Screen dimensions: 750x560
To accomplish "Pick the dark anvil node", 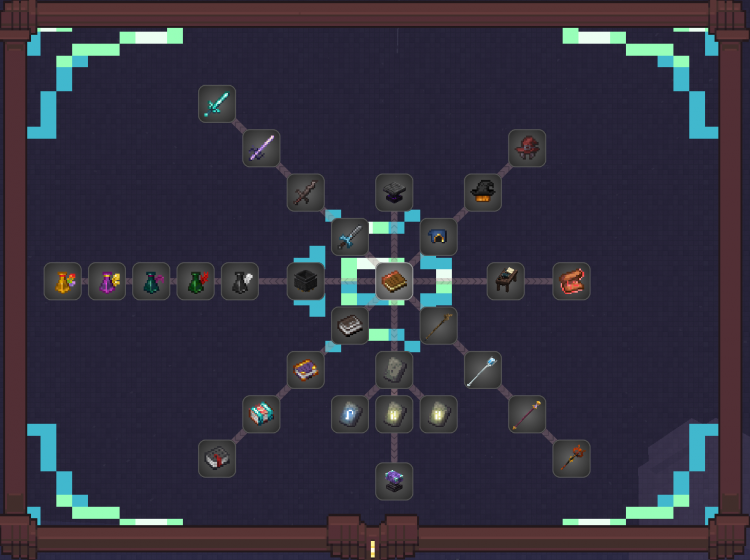I will 394,193.
